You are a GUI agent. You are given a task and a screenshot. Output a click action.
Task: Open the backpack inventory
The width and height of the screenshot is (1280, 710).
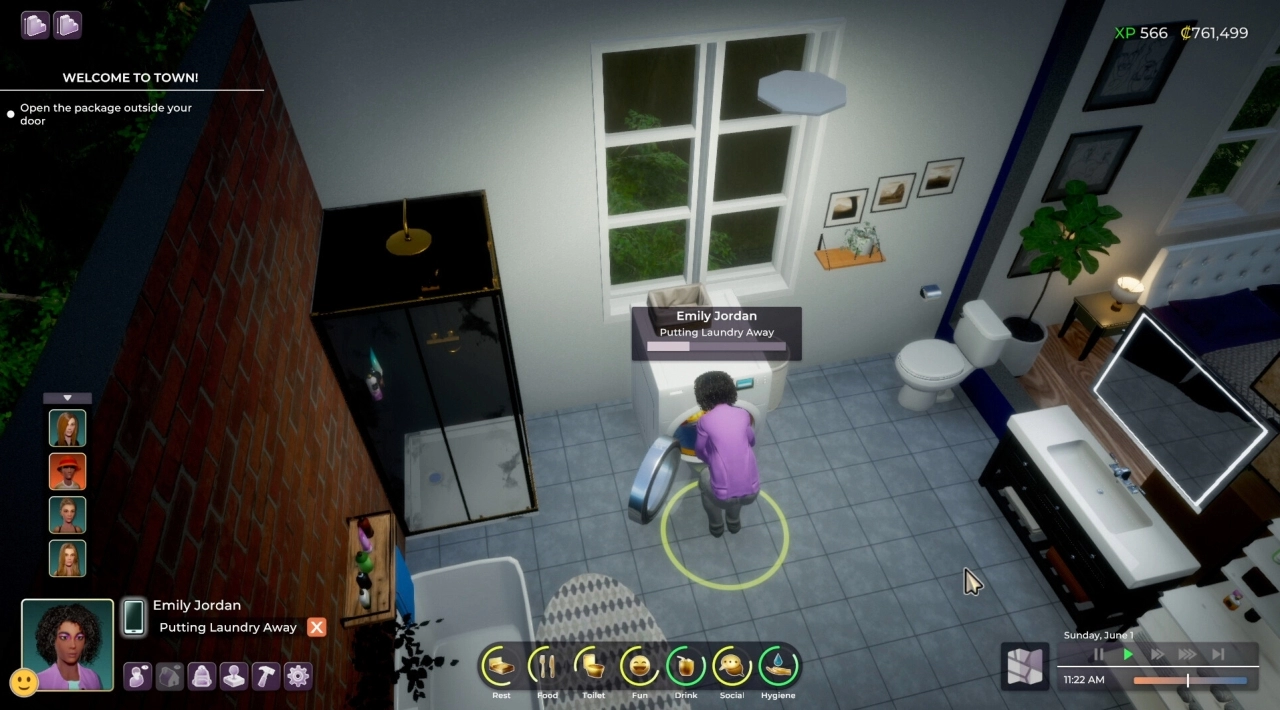click(x=201, y=676)
